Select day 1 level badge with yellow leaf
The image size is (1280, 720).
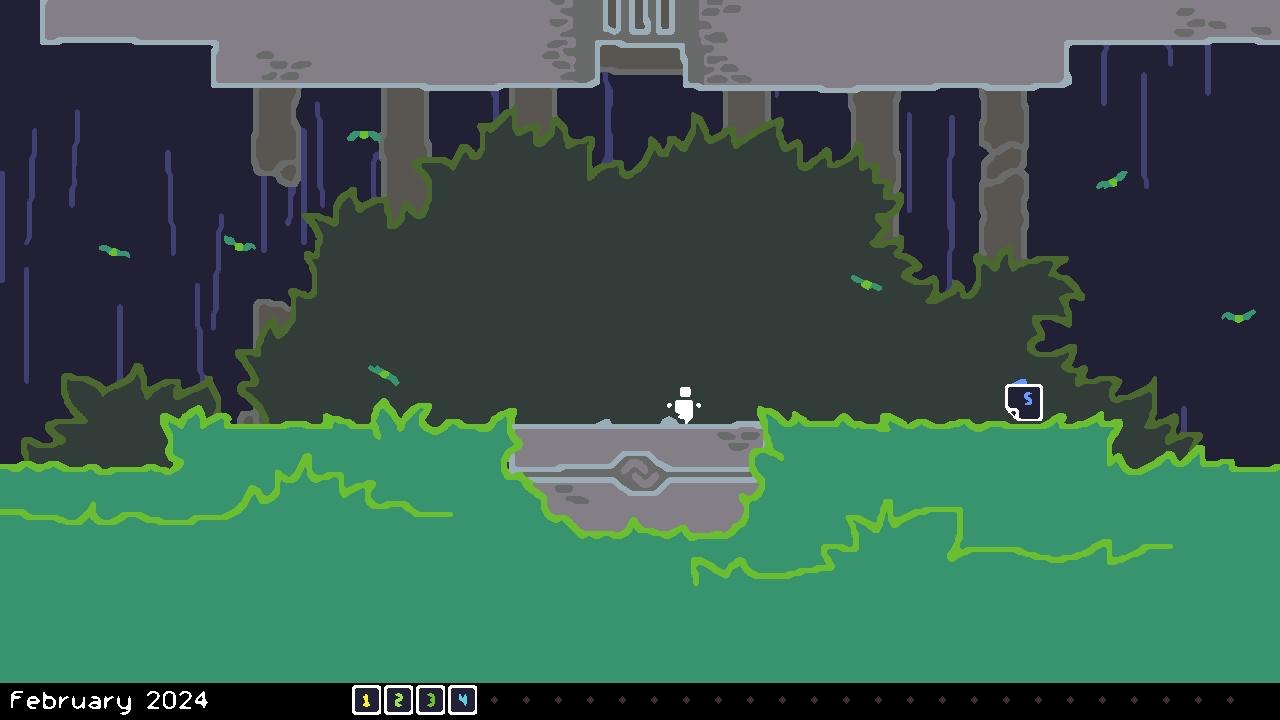(x=366, y=700)
